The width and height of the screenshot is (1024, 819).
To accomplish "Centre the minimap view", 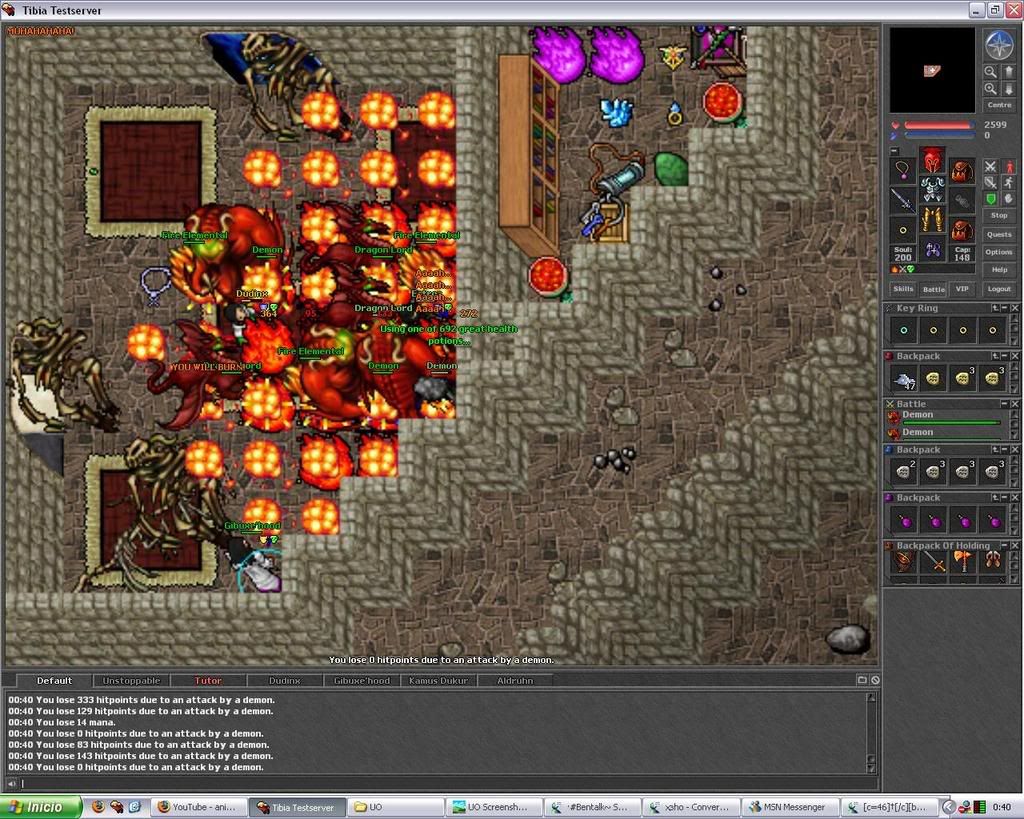I will tap(998, 104).
